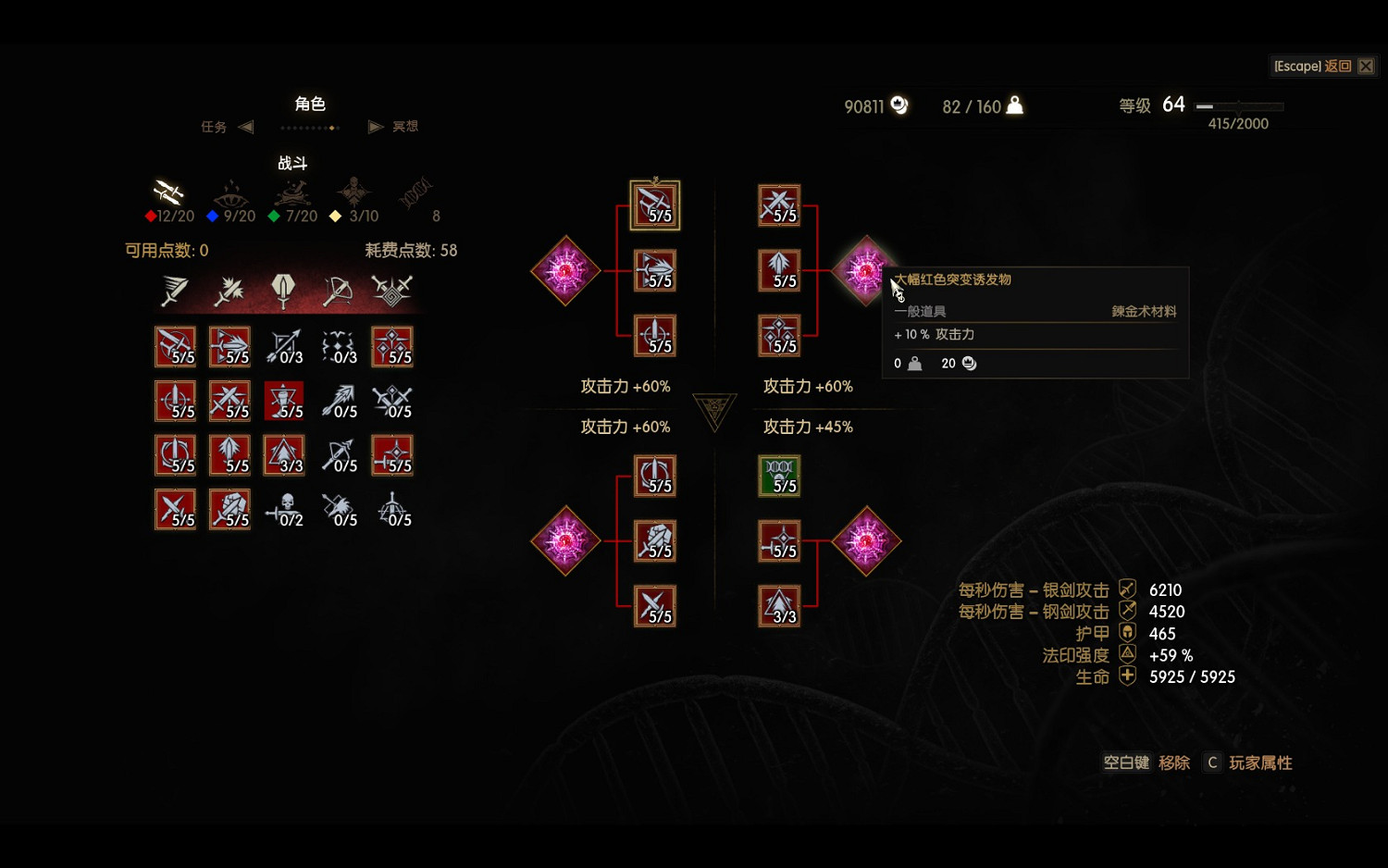
Task: Click [Escape] 返回 to go back
Action: [1314, 66]
